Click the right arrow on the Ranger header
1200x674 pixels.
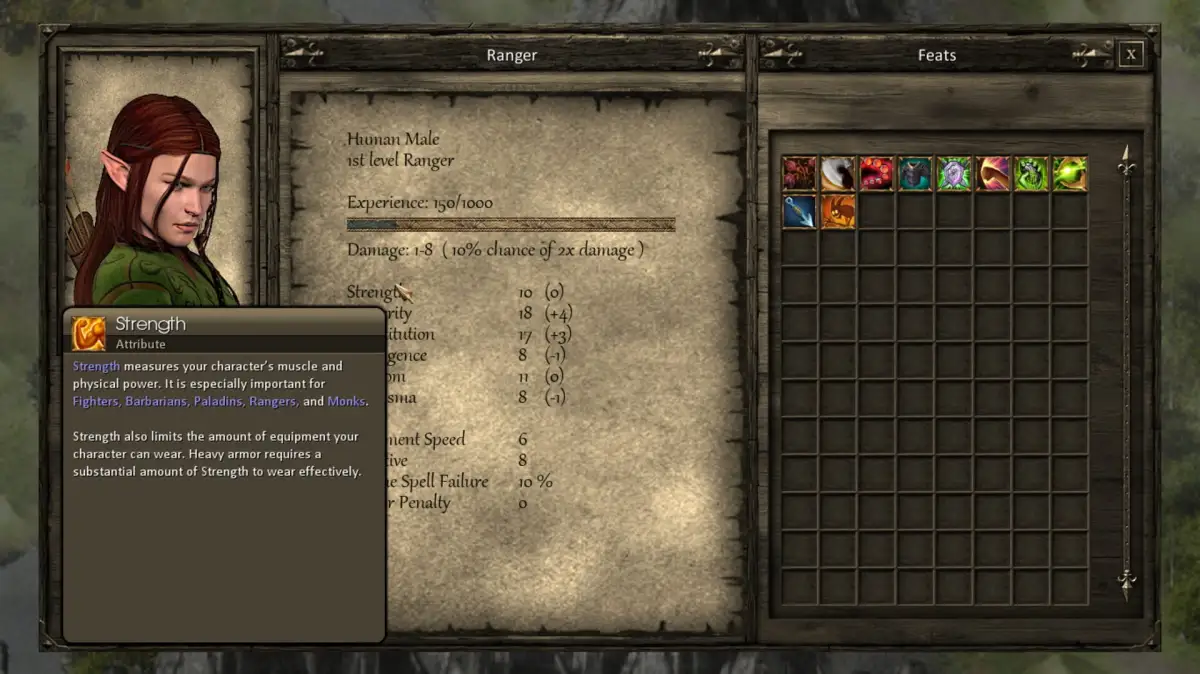pos(720,54)
